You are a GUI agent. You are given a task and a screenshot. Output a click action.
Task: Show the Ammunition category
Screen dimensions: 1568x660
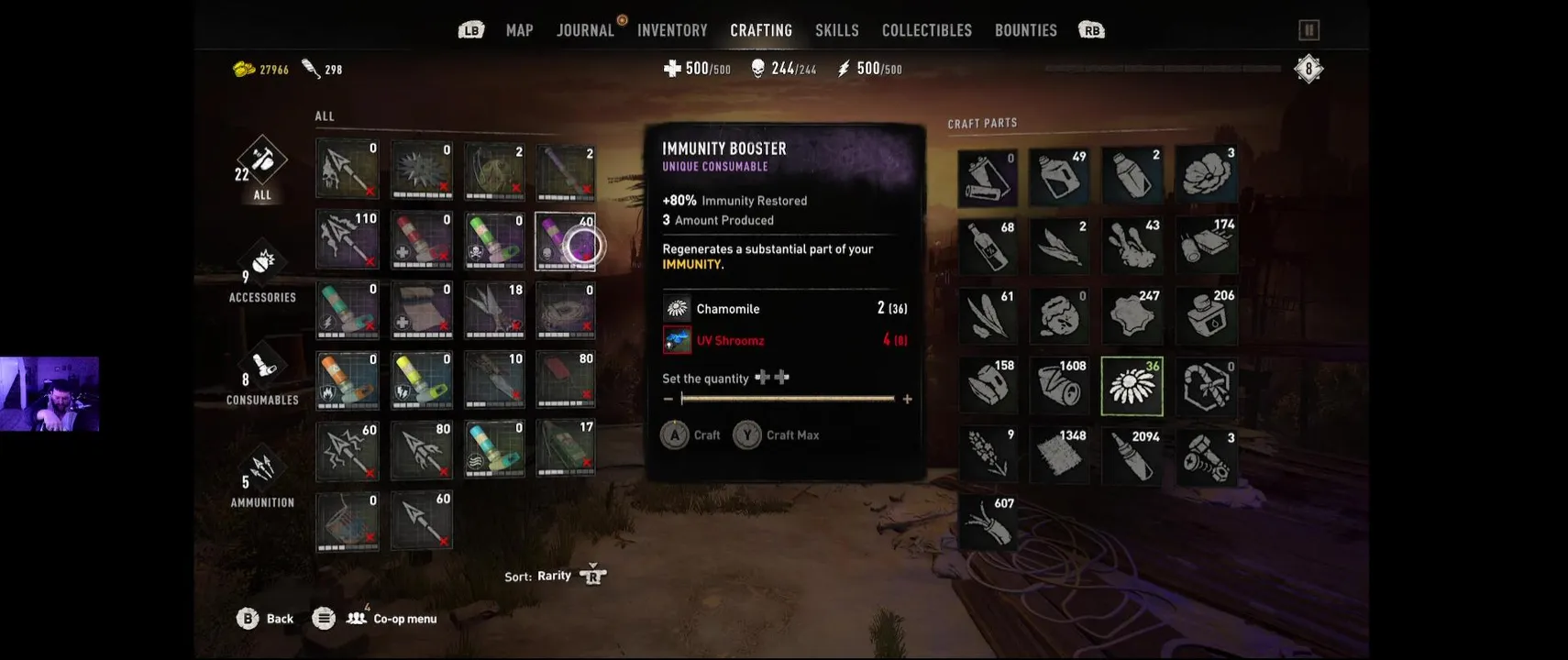[262, 478]
